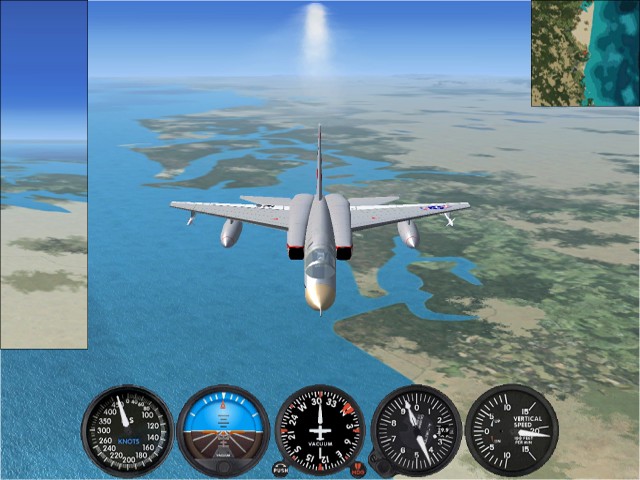Adjust the red HDG heading bug knob

(x=358, y=468)
